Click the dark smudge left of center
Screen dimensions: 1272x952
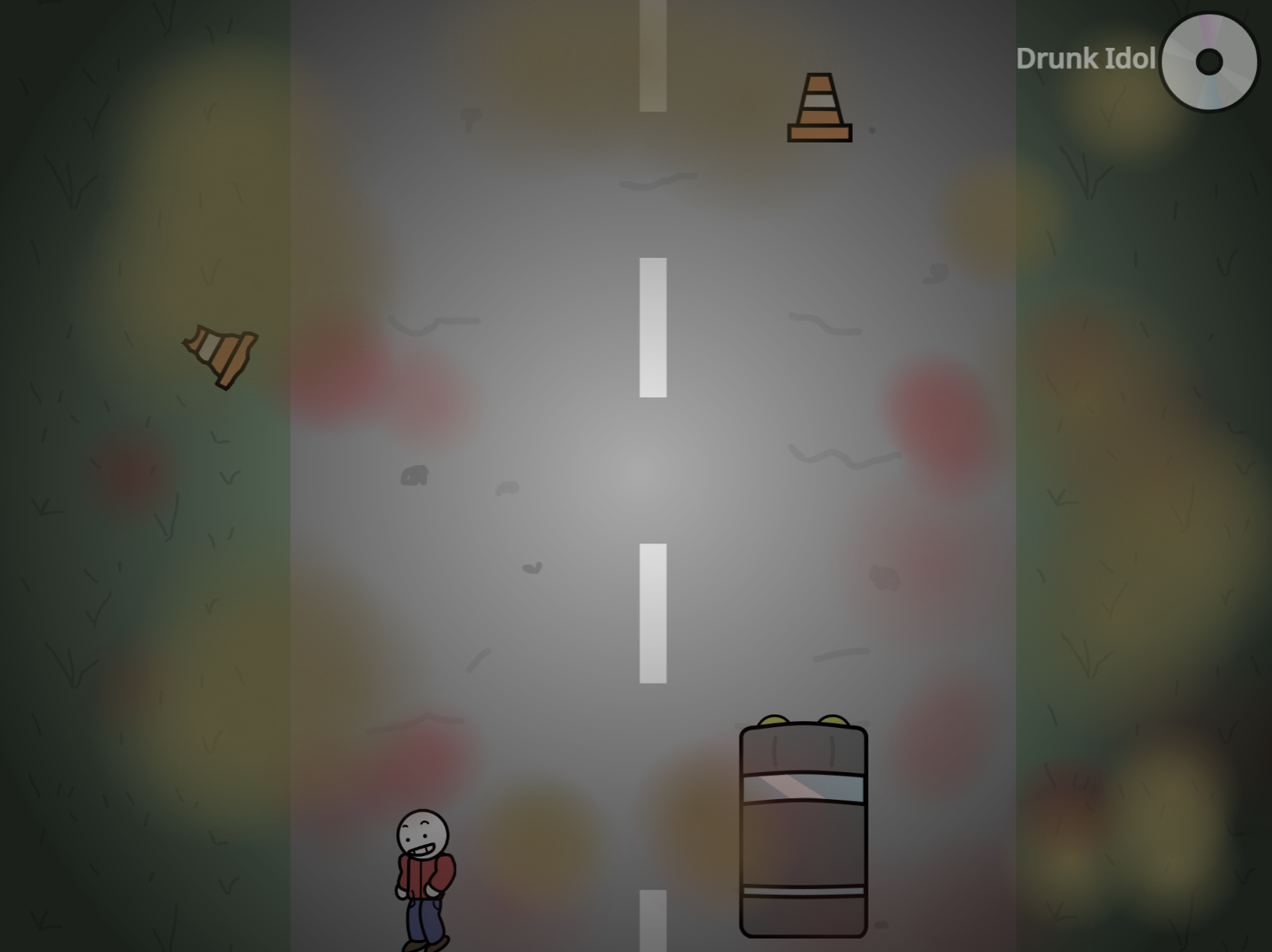(x=412, y=474)
